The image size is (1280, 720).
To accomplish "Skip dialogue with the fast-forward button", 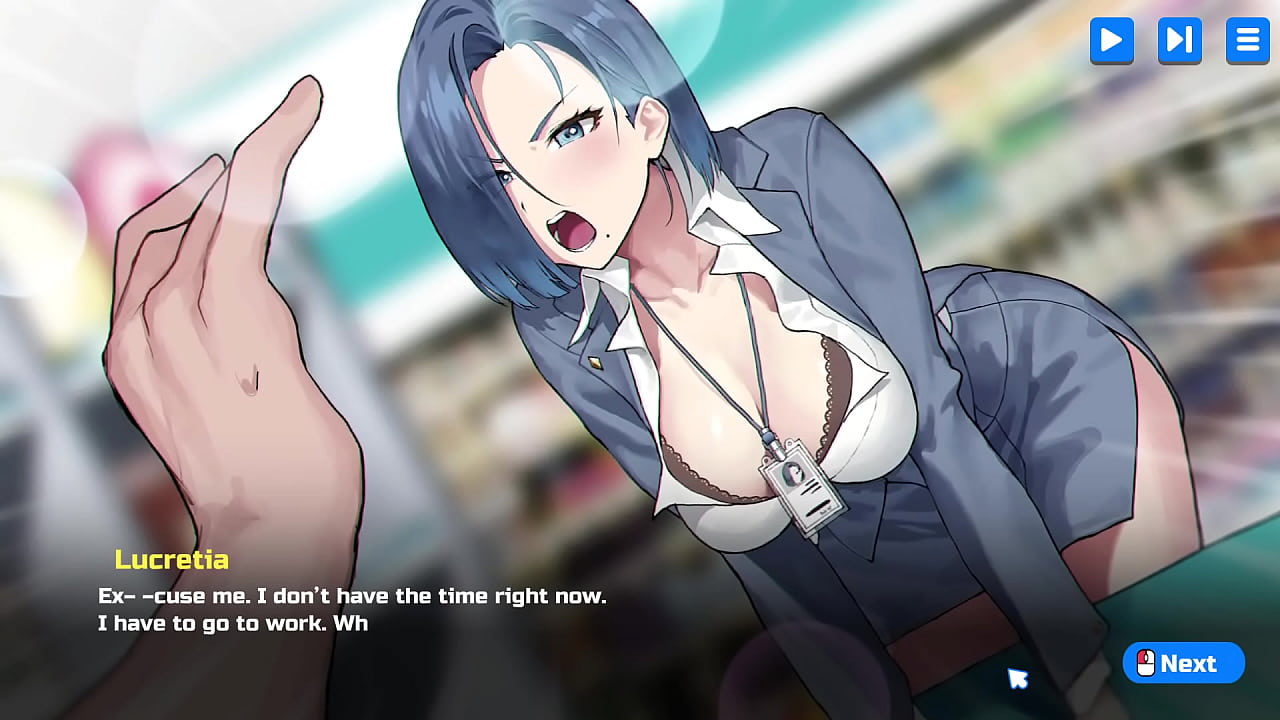I will [x=1179, y=40].
